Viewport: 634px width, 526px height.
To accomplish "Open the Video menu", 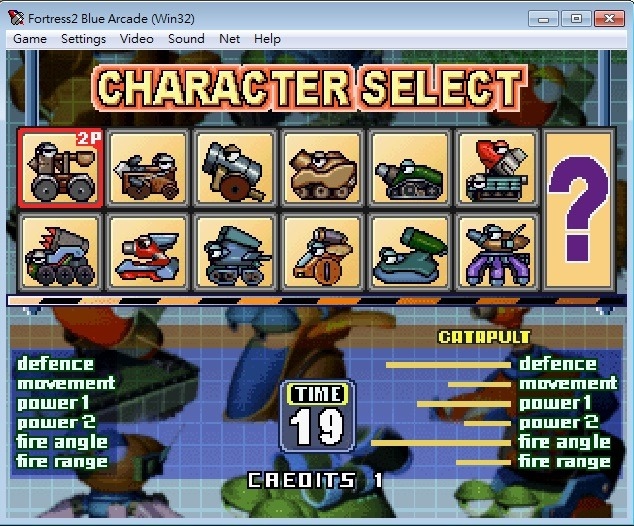I will [x=137, y=39].
